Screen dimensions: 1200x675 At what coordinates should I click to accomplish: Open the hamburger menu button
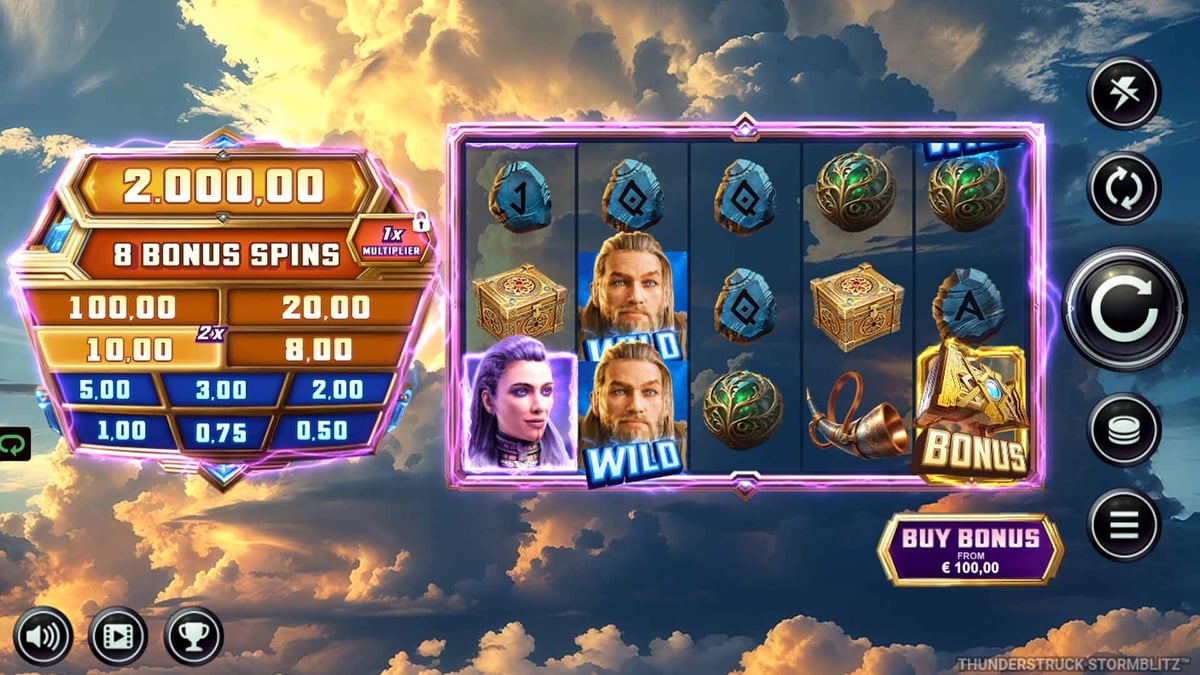point(1124,525)
